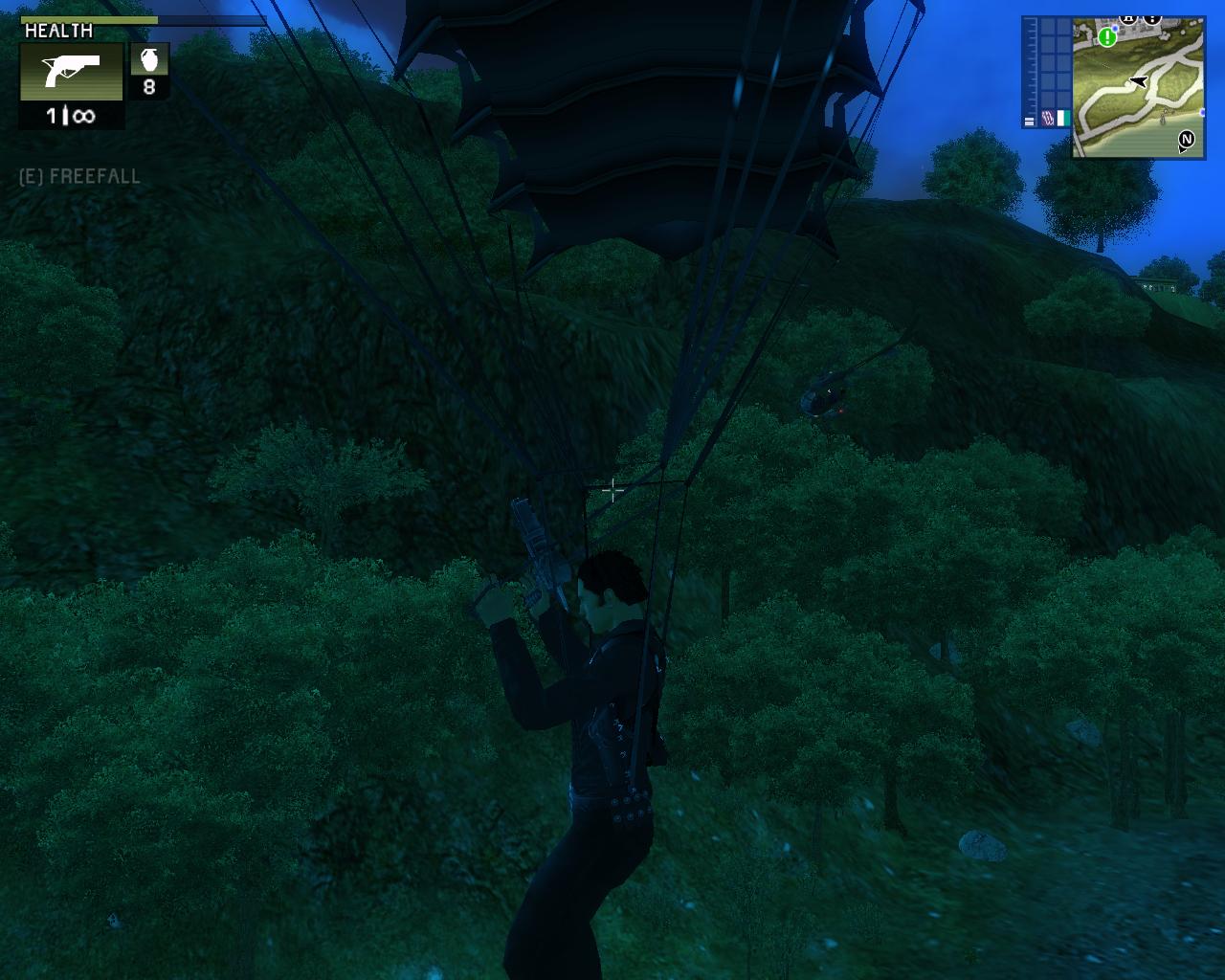
Task: Click the north compass marker on minimap
Action: click(x=1187, y=141)
